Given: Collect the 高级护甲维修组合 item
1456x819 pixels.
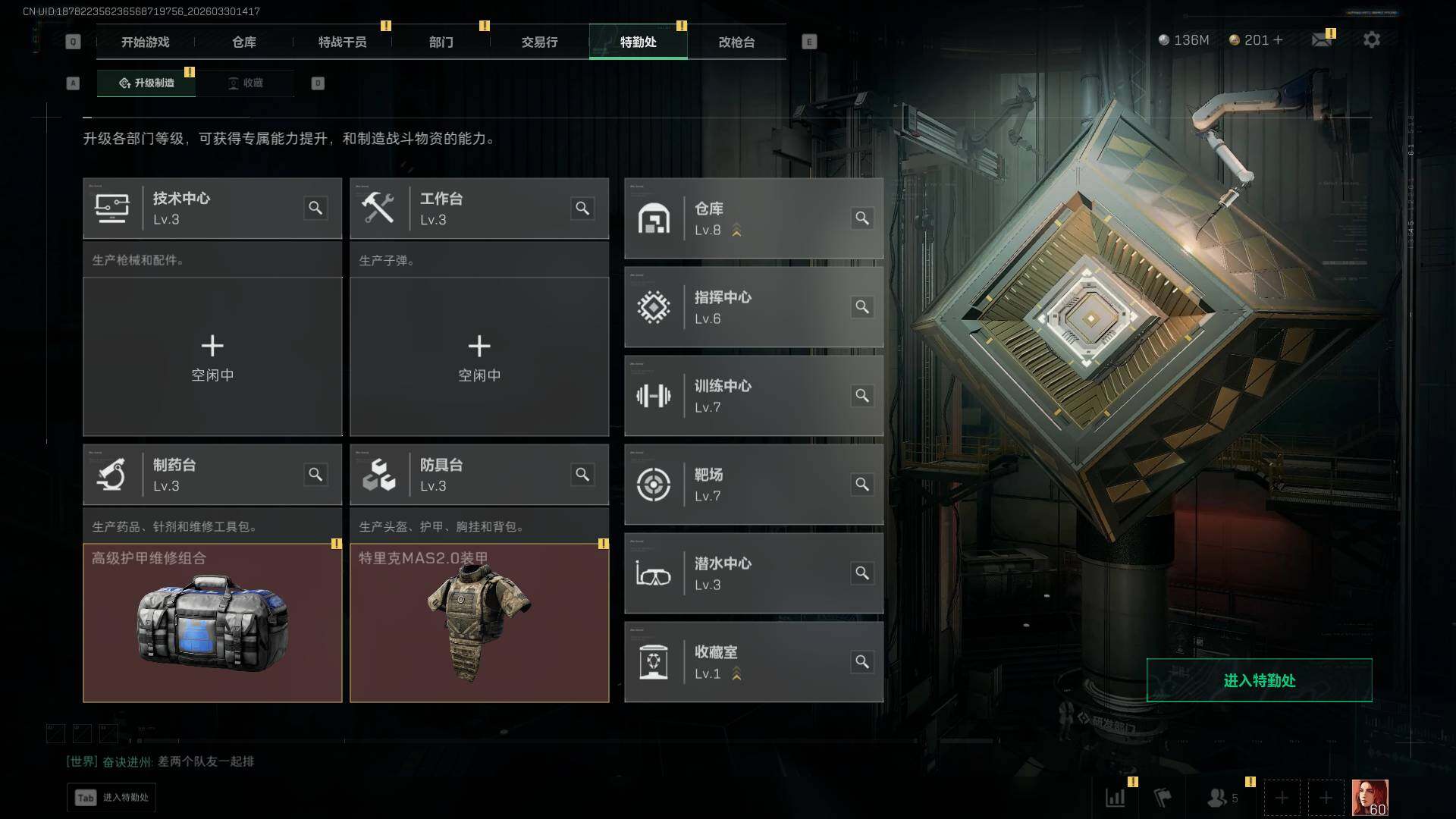Looking at the screenshot, I should 212,623.
